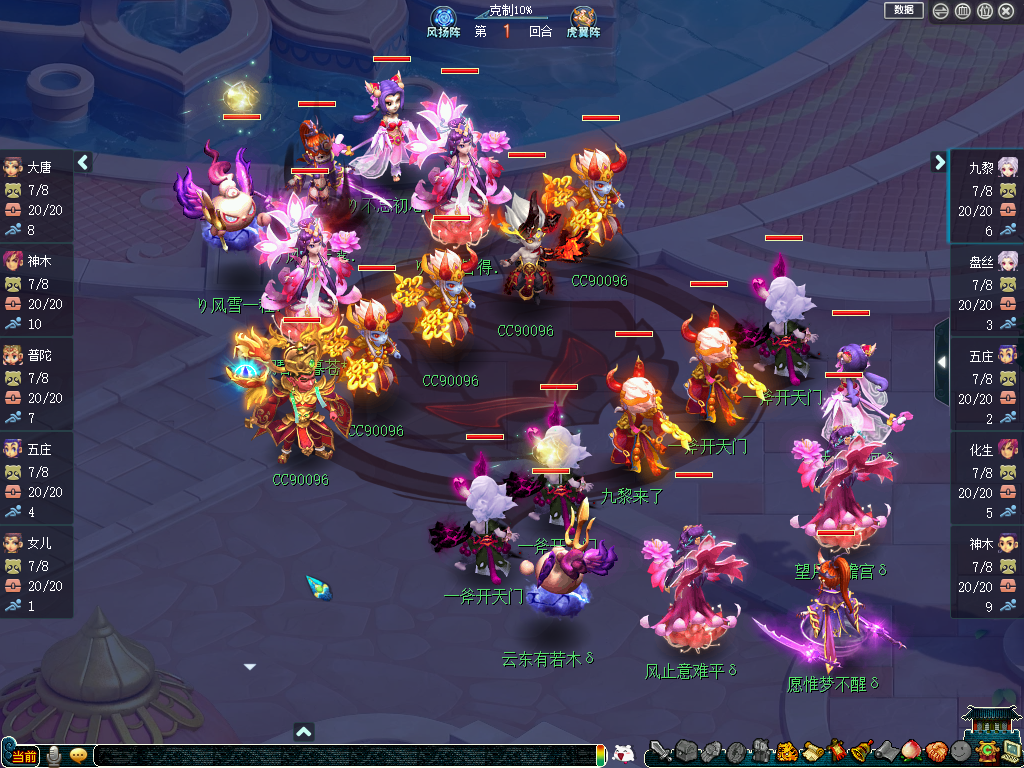This screenshot has height=768, width=1024.
Task: Open the tiger head icon in toolbar
Action: [786, 751]
